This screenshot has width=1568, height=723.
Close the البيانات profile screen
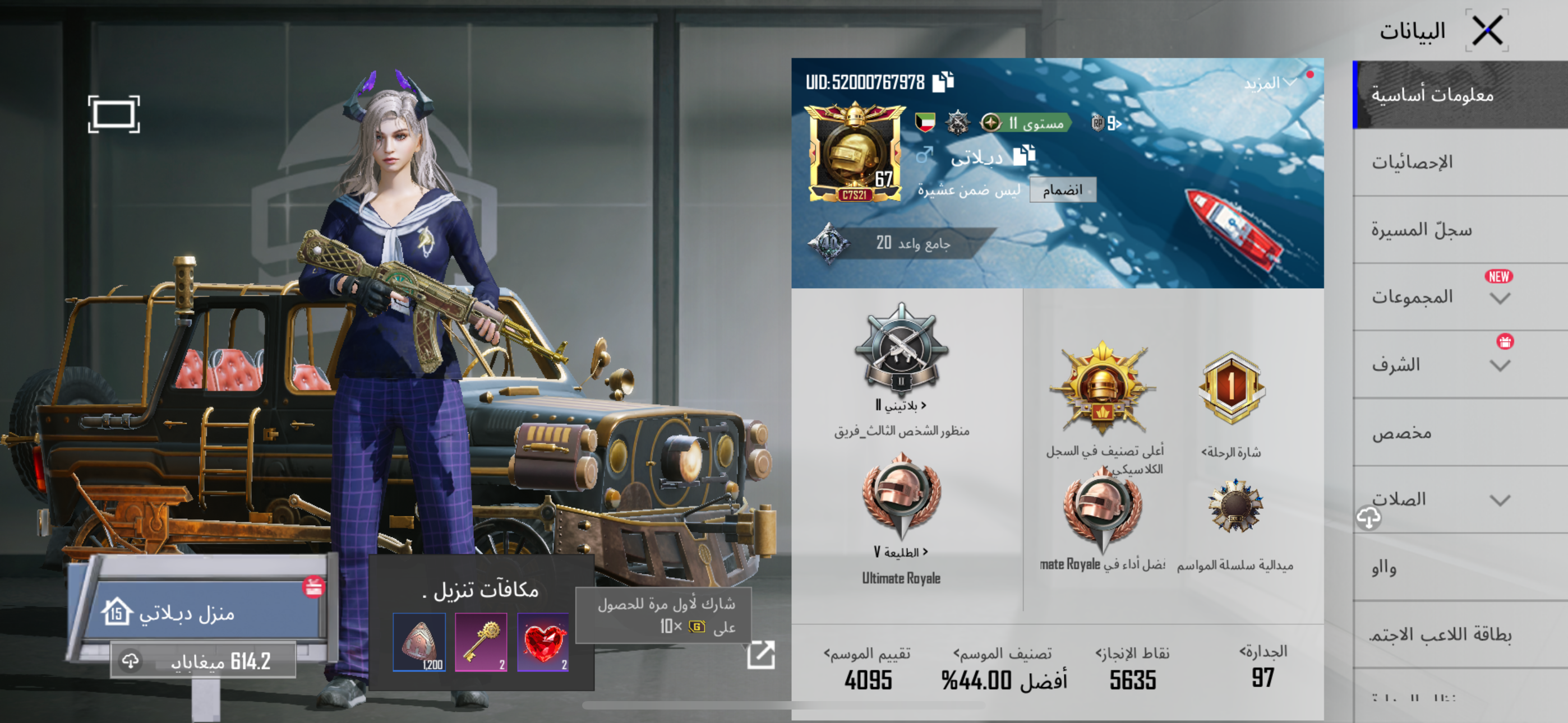point(1487,30)
